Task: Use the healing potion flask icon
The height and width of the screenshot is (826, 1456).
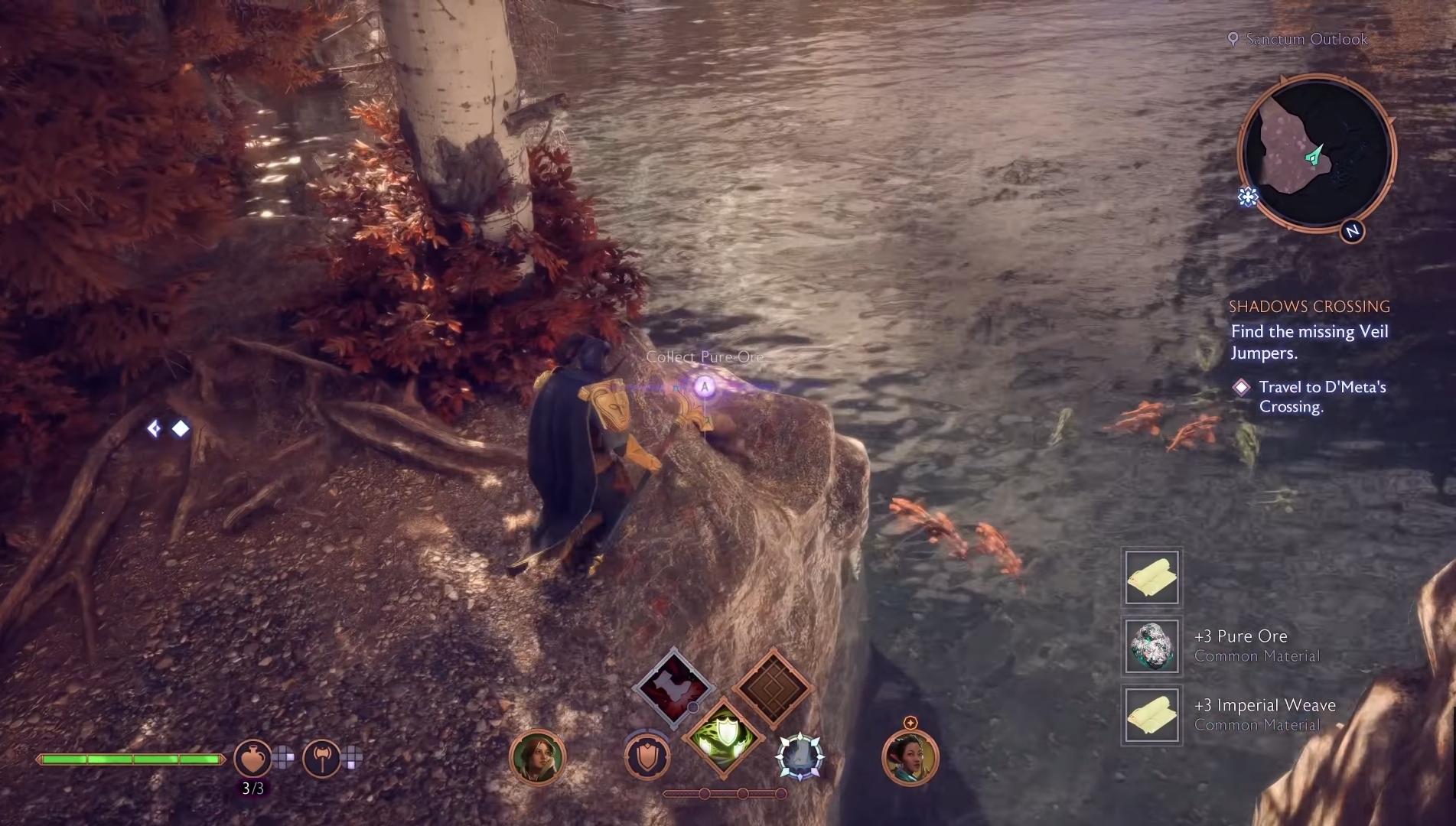Action: [x=252, y=759]
